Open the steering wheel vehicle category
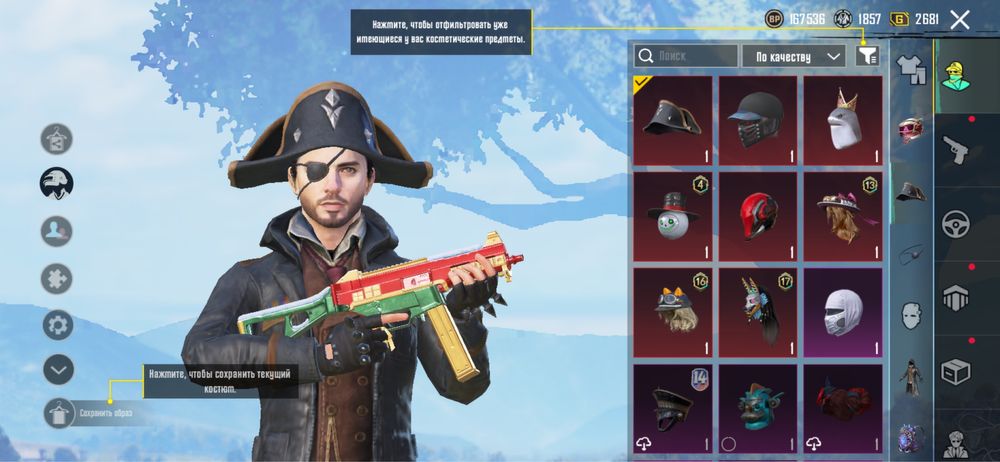 (x=957, y=223)
